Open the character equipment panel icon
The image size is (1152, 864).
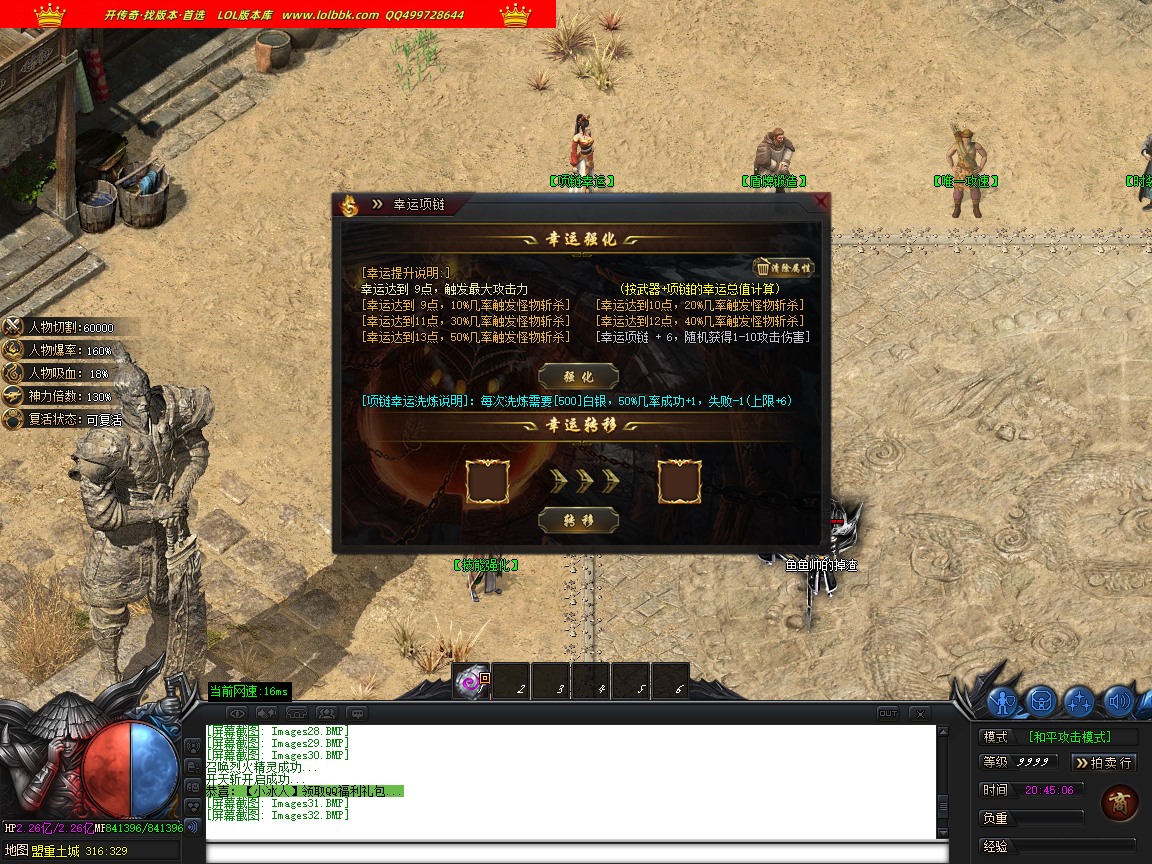click(x=1003, y=702)
